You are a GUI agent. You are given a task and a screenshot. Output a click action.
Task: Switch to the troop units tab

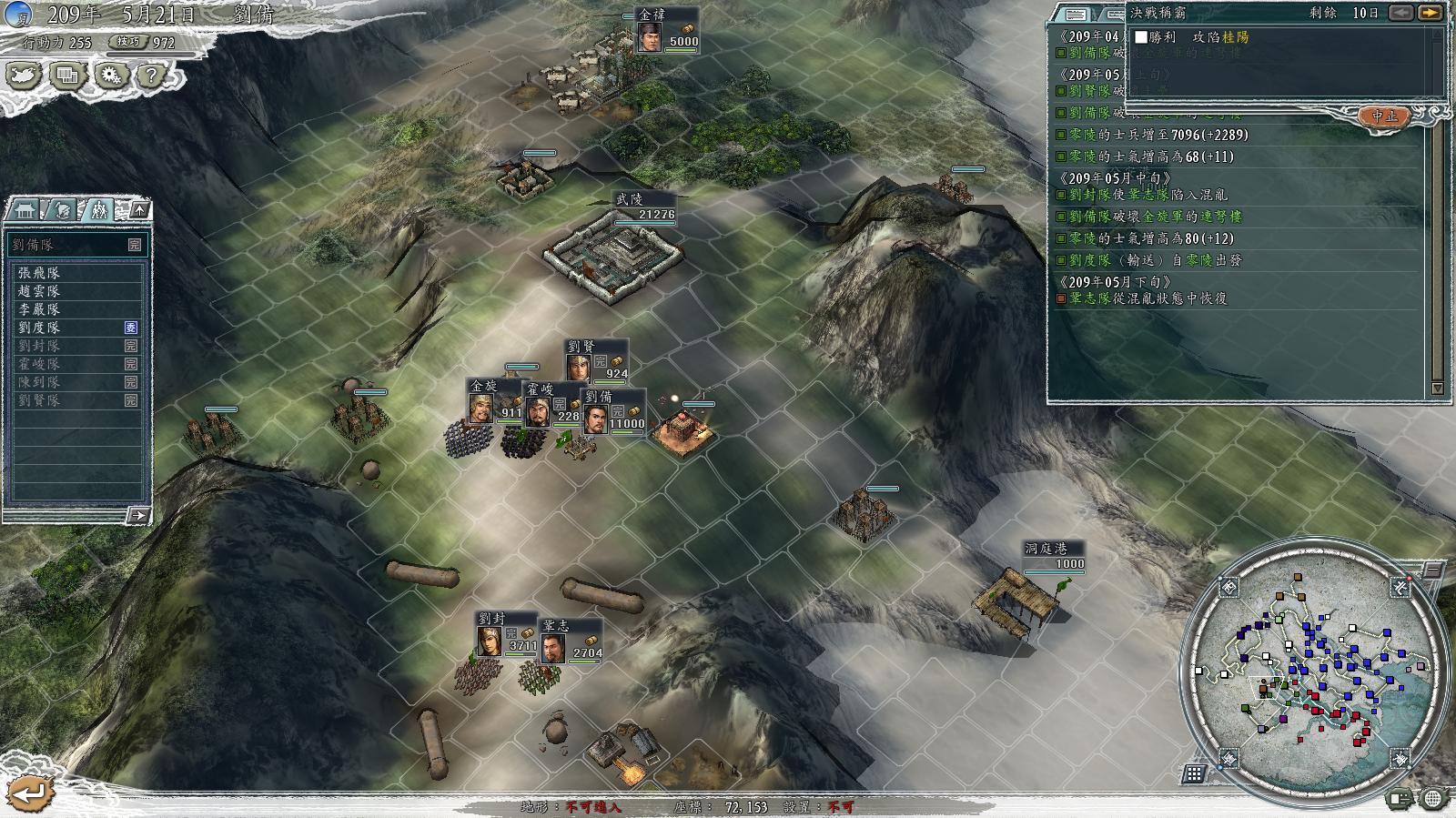[x=98, y=210]
